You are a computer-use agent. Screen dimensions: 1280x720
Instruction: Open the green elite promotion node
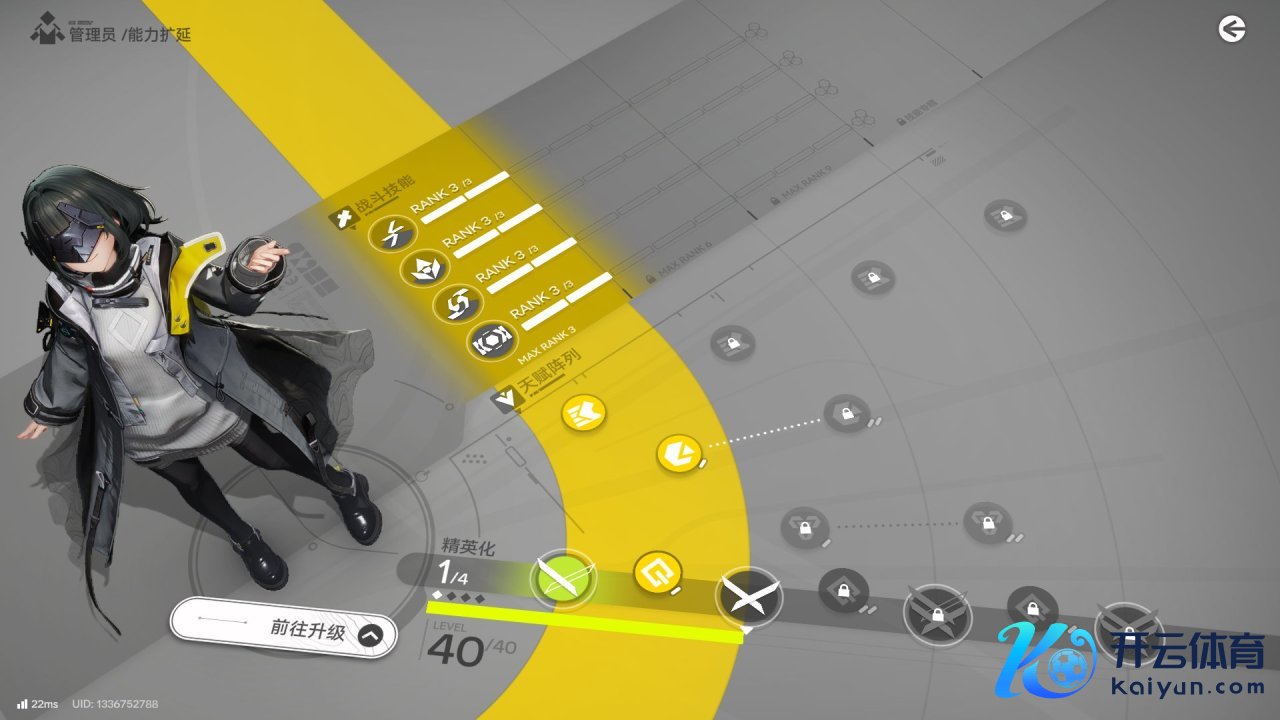click(563, 580)
